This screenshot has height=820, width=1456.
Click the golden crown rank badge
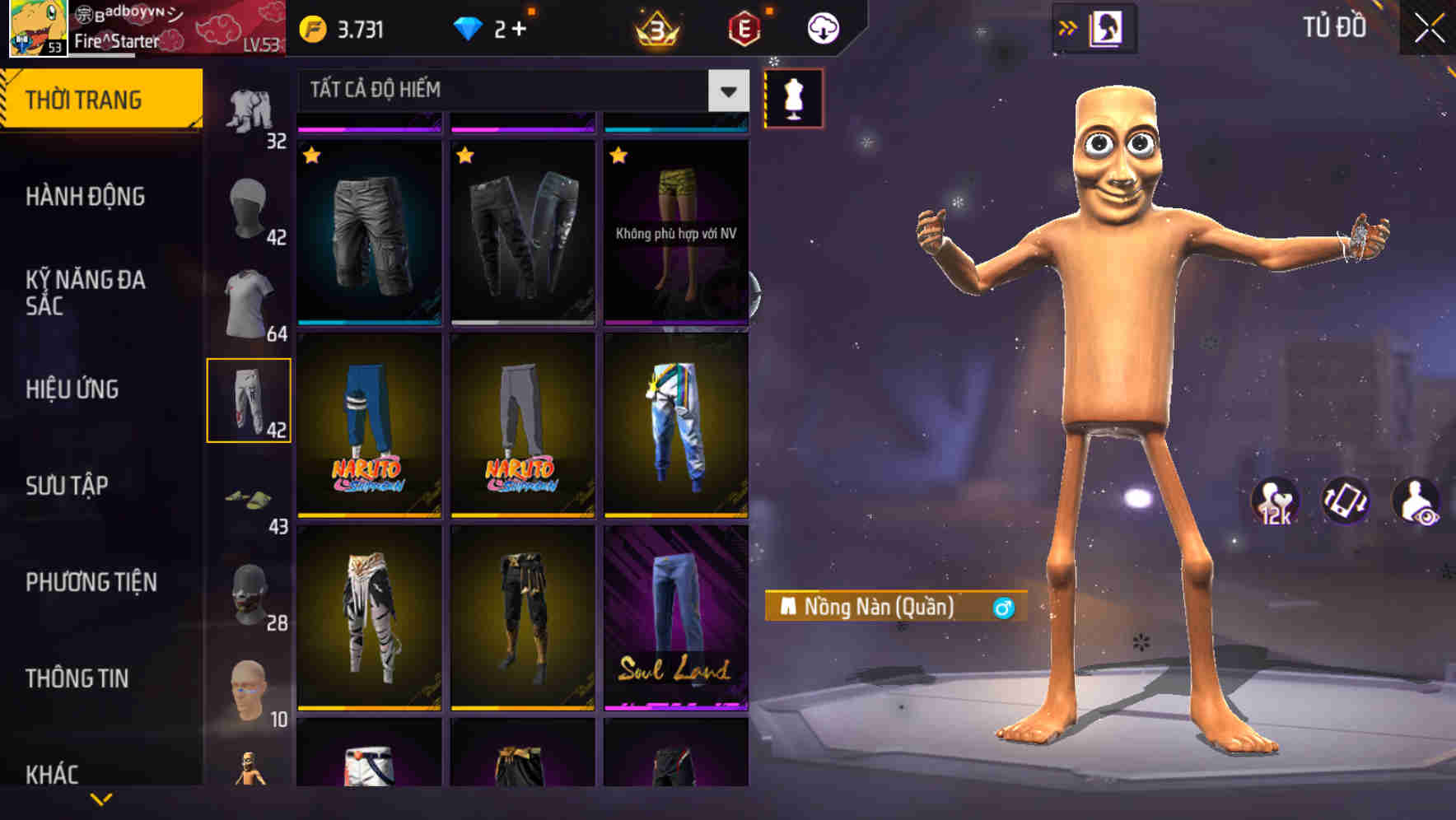point(653,27)
